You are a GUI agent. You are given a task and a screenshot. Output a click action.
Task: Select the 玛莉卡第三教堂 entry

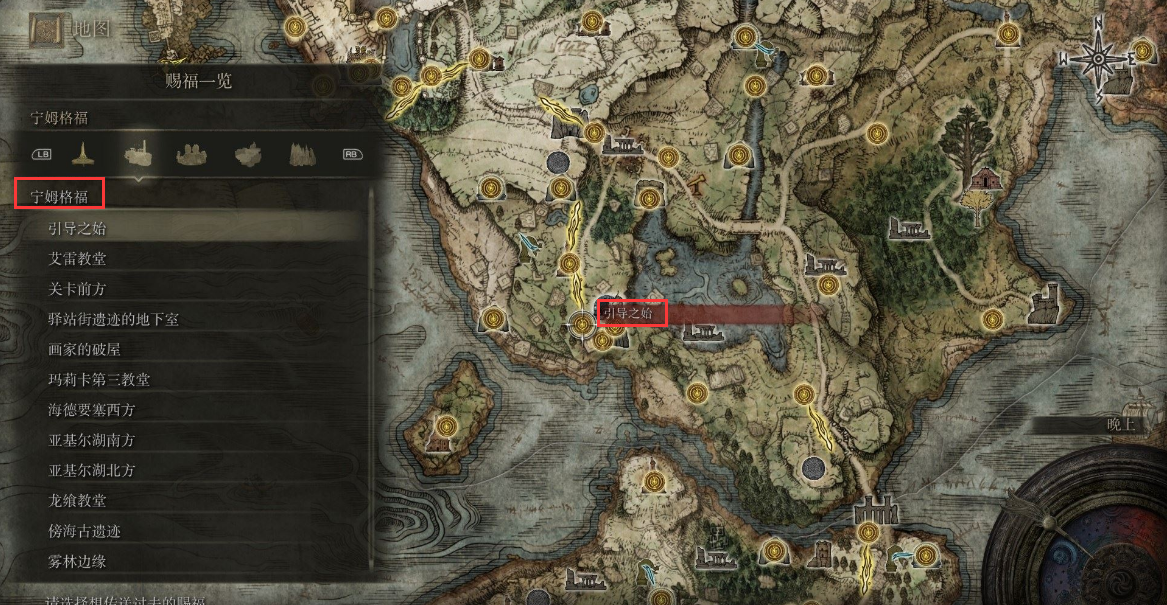click(x=100, y=380)
